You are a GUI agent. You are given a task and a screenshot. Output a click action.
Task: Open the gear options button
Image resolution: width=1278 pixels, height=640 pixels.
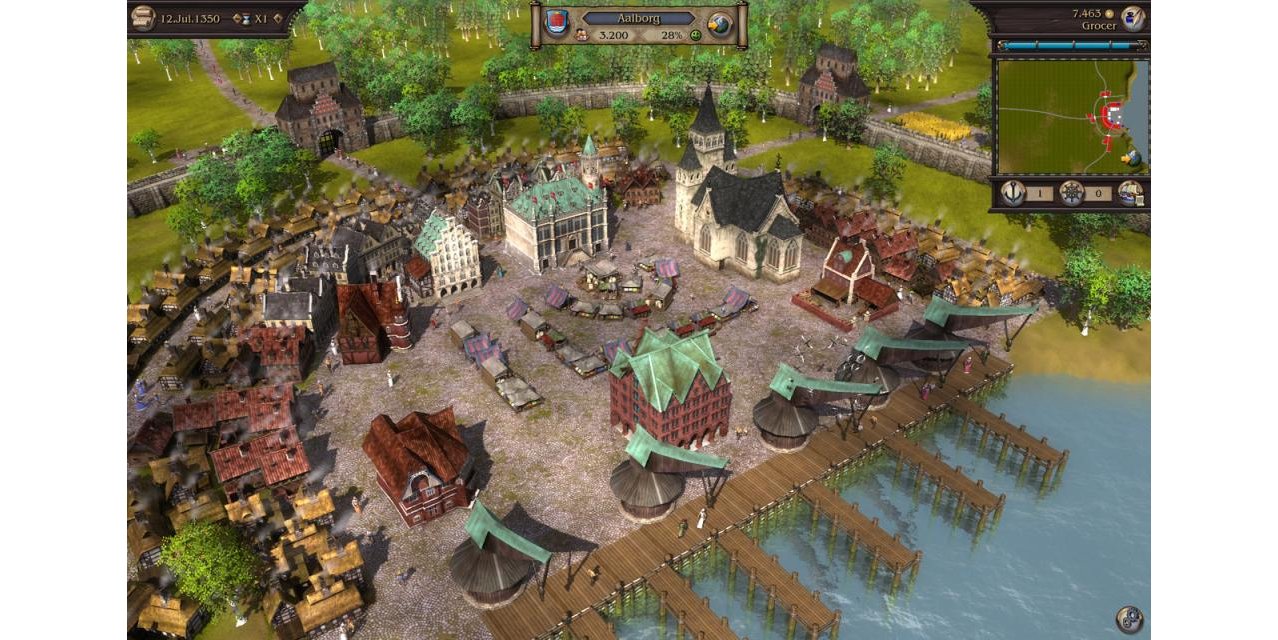(1129, 619)
